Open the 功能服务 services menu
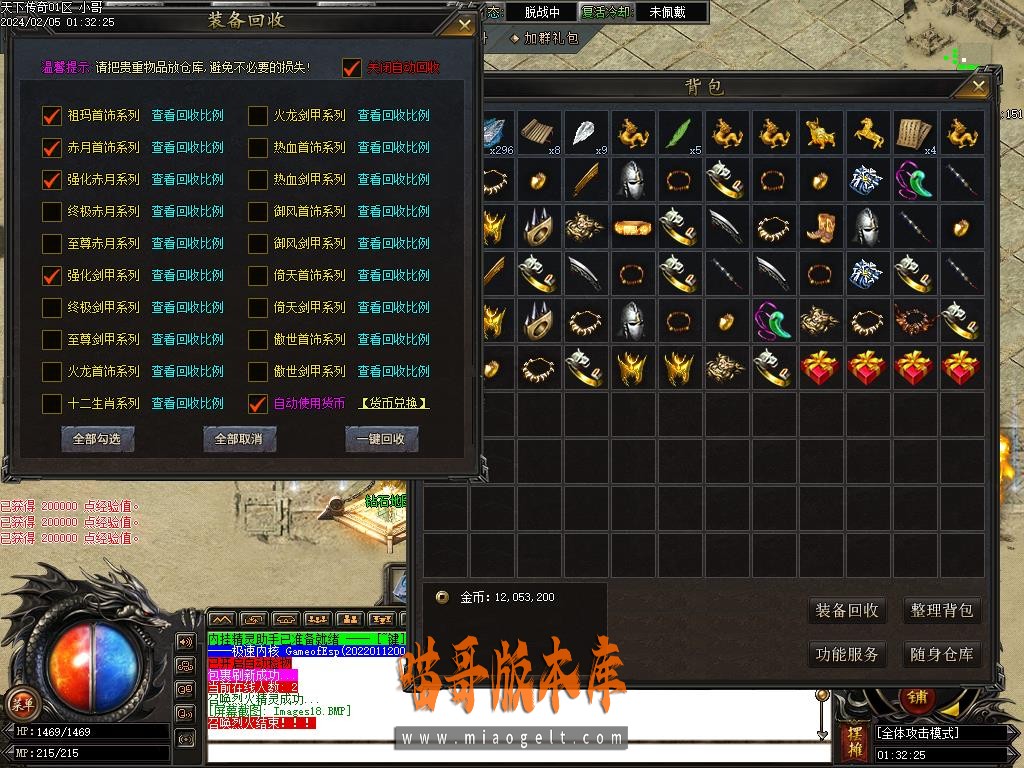1024x768 pixels. [846, 655]
